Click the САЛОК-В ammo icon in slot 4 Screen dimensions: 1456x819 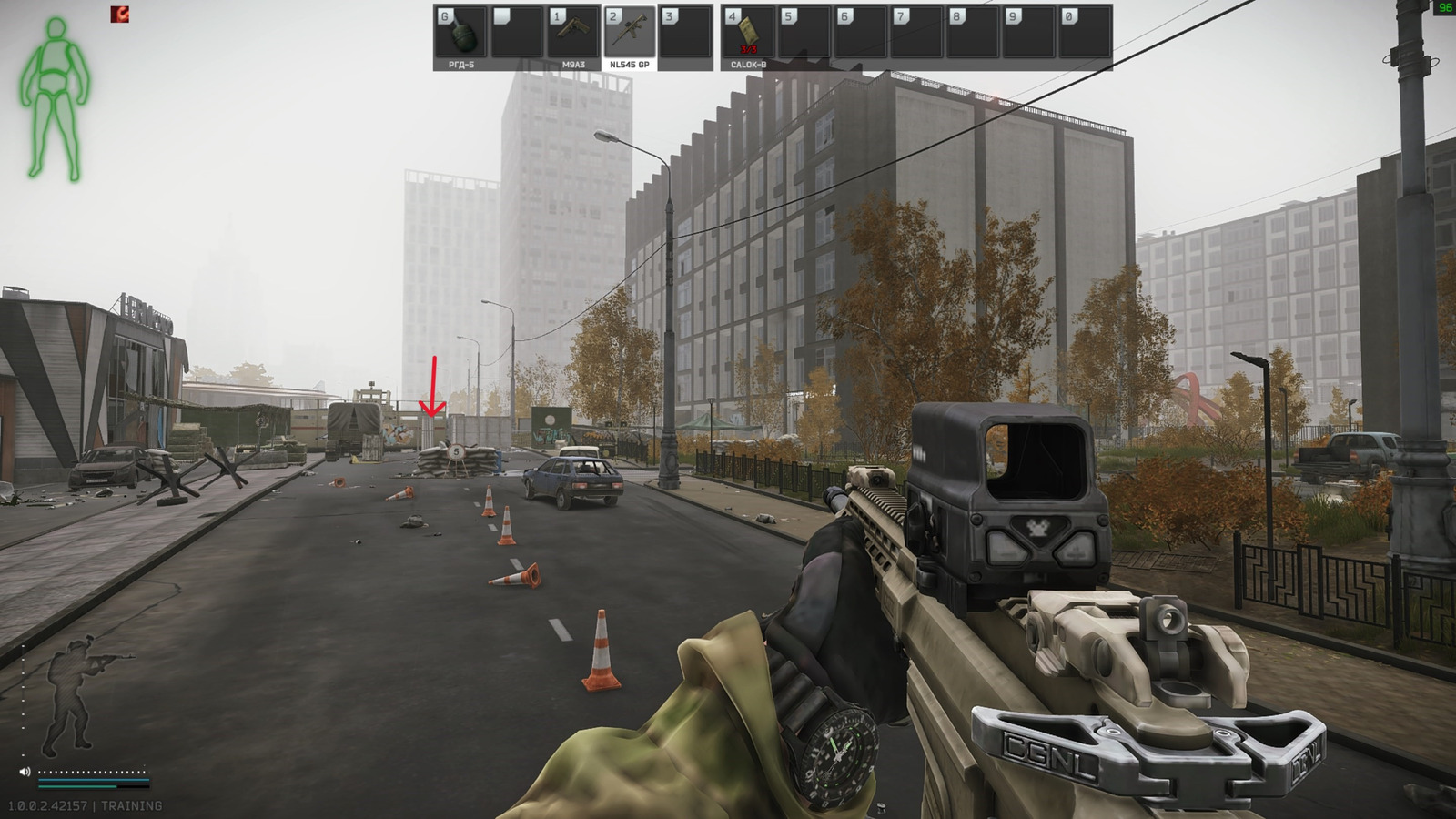[750, 30]
